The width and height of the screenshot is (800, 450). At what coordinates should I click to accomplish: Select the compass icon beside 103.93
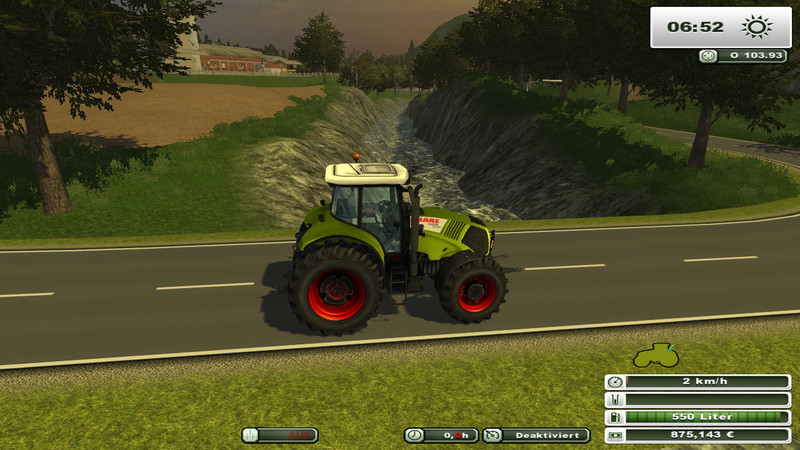709,56
